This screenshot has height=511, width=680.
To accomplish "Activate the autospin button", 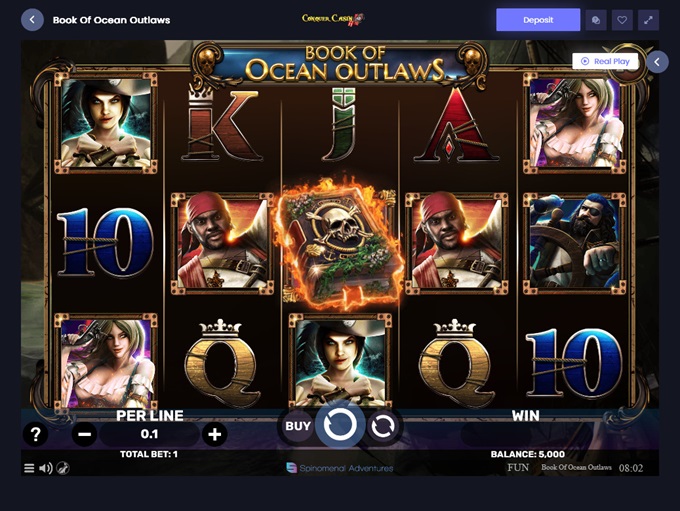I will pos(382,426).
